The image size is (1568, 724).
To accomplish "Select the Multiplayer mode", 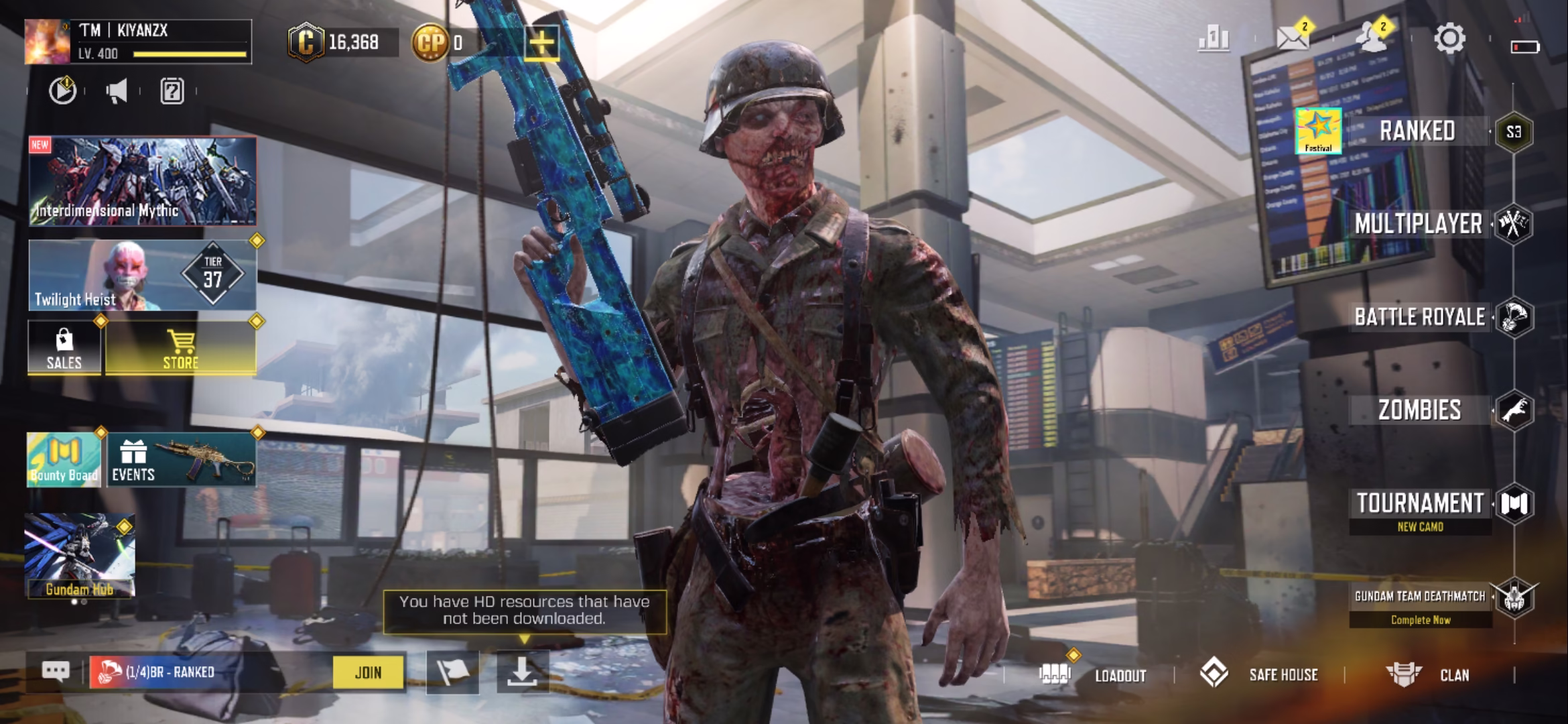I will 1418,224.
